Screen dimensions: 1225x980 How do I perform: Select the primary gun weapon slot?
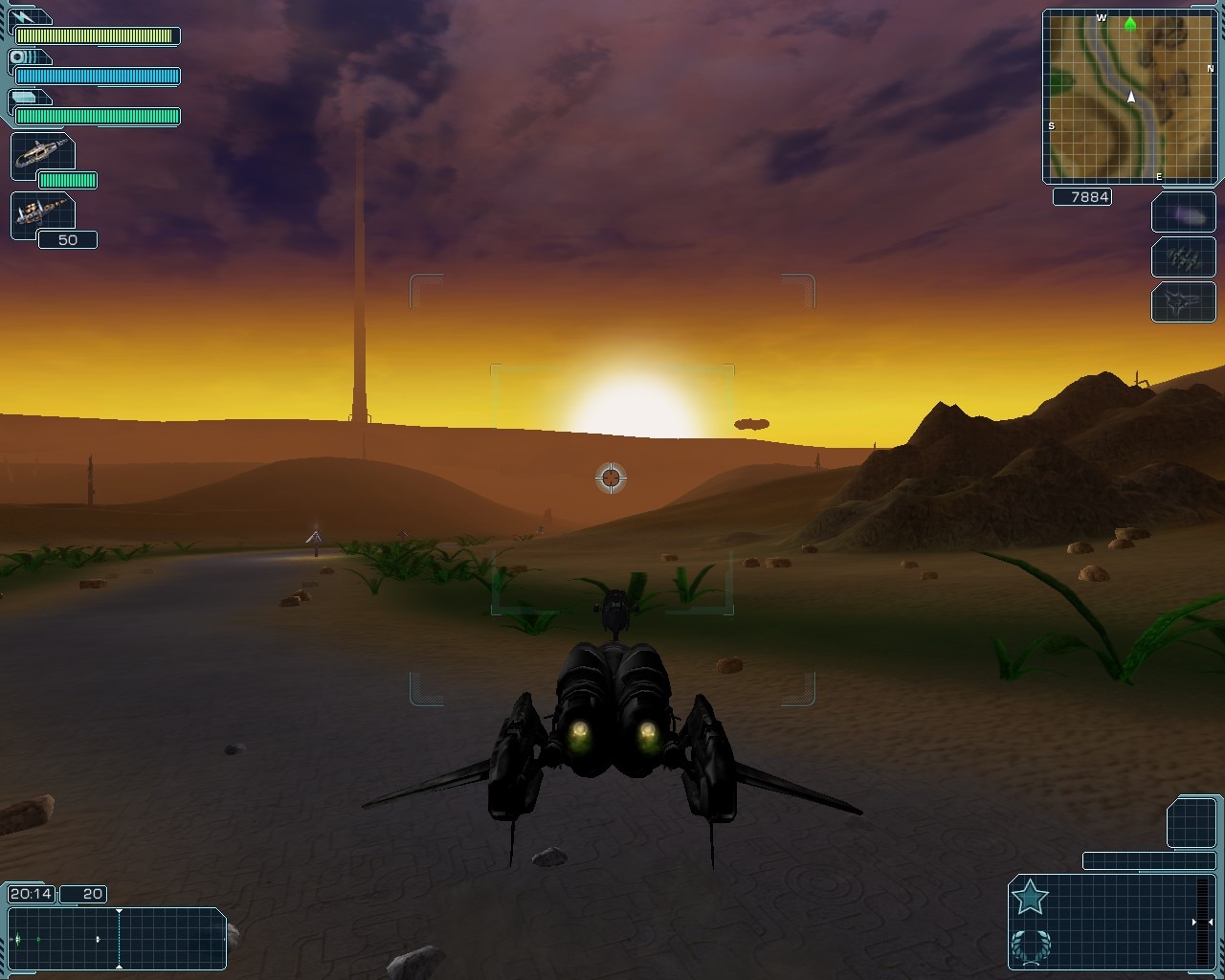pyautogui.click(x=43, y=154)
